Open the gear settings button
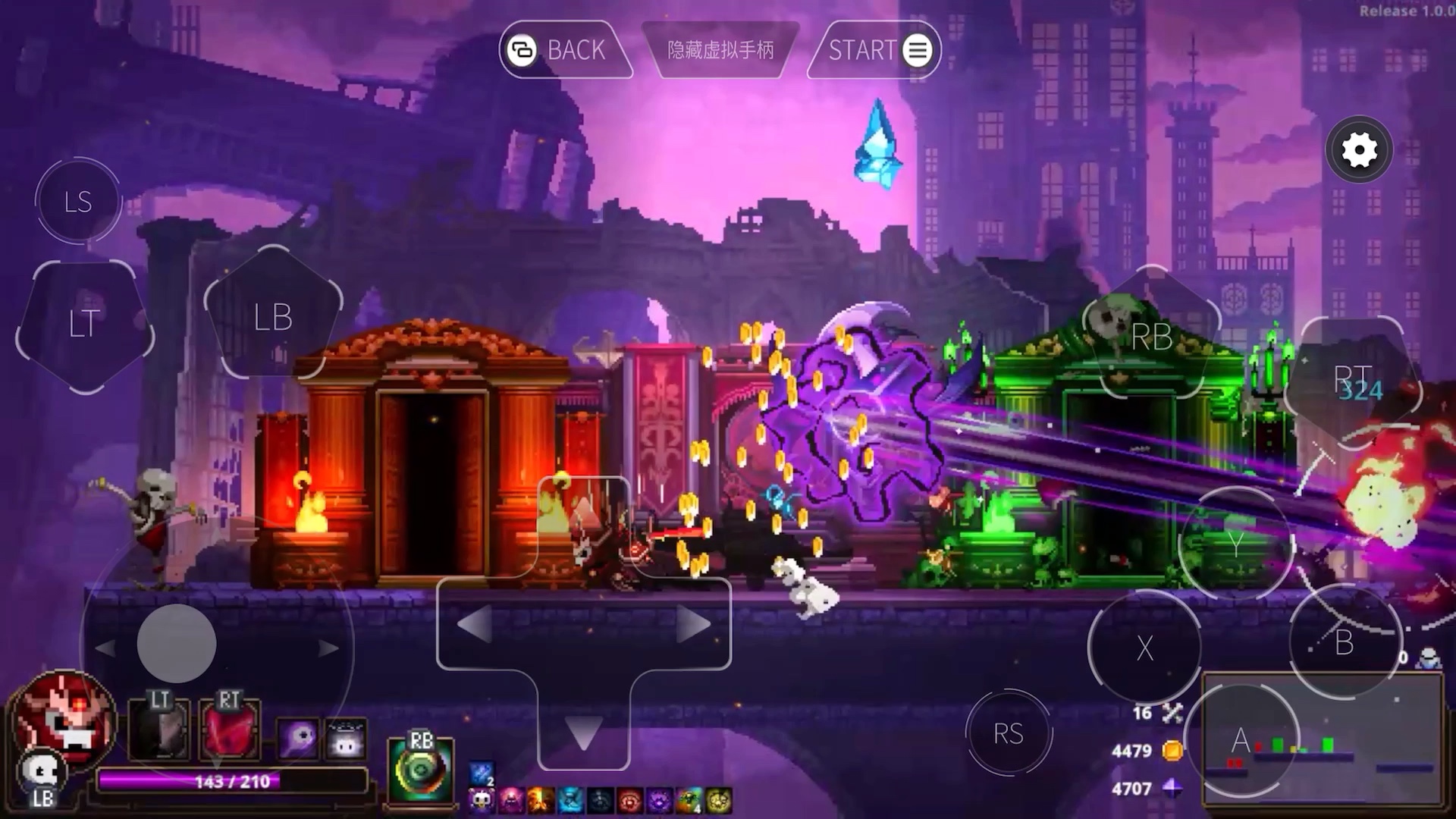Screen dimensions: 1456x819 tap(1359, 150)
